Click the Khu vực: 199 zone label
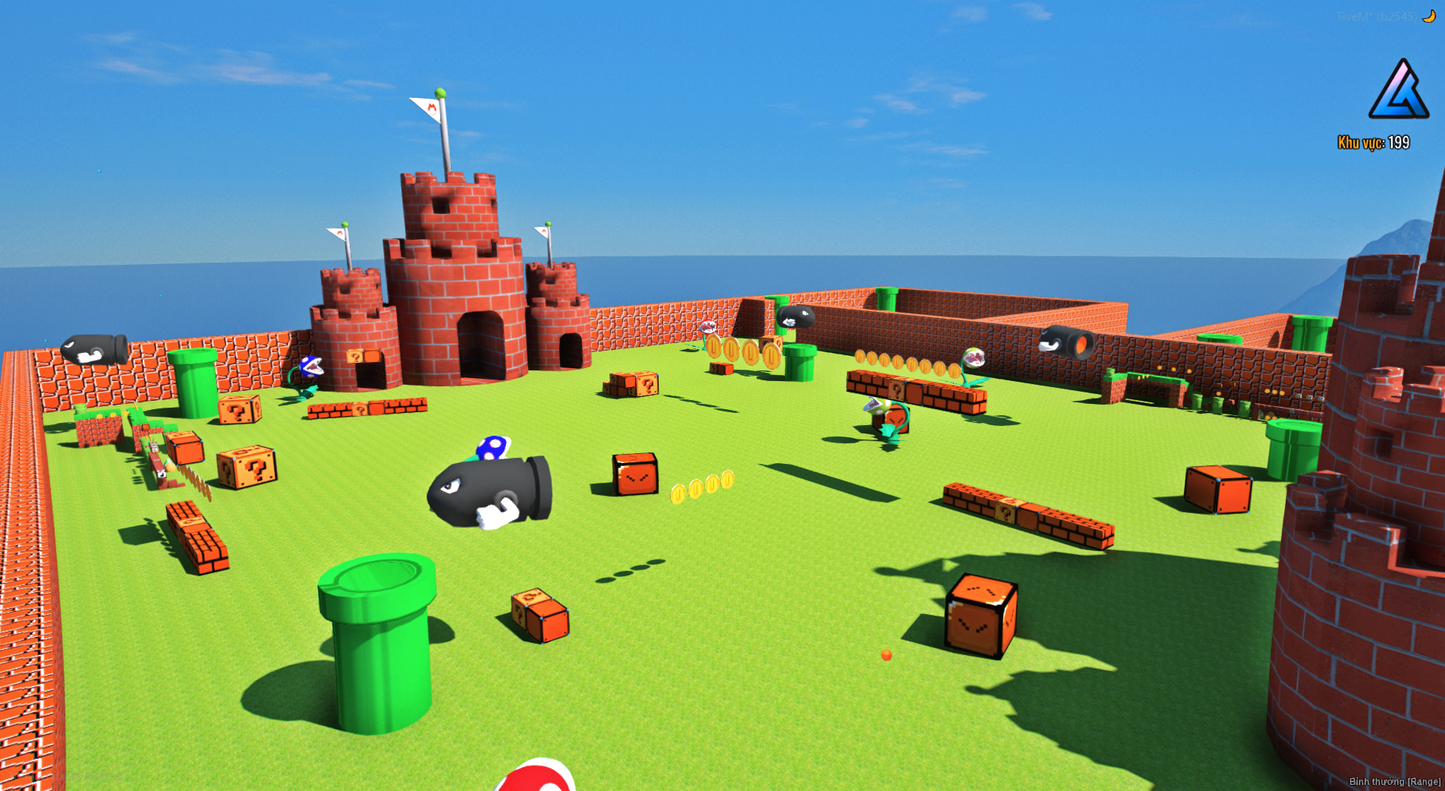The image size is (1445, 791). [x=1373, y=143]
